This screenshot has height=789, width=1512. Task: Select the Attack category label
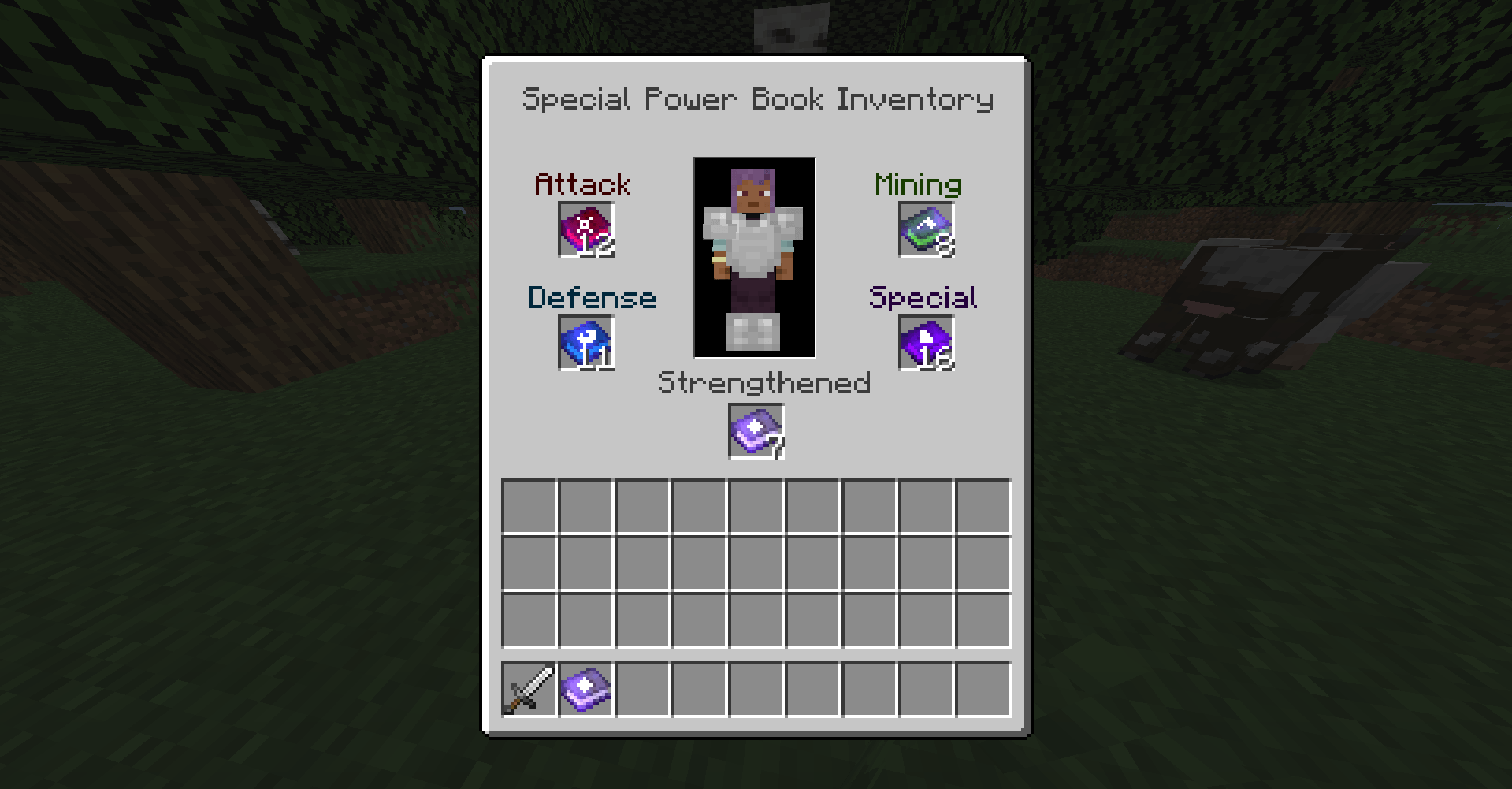click(581, 184)
